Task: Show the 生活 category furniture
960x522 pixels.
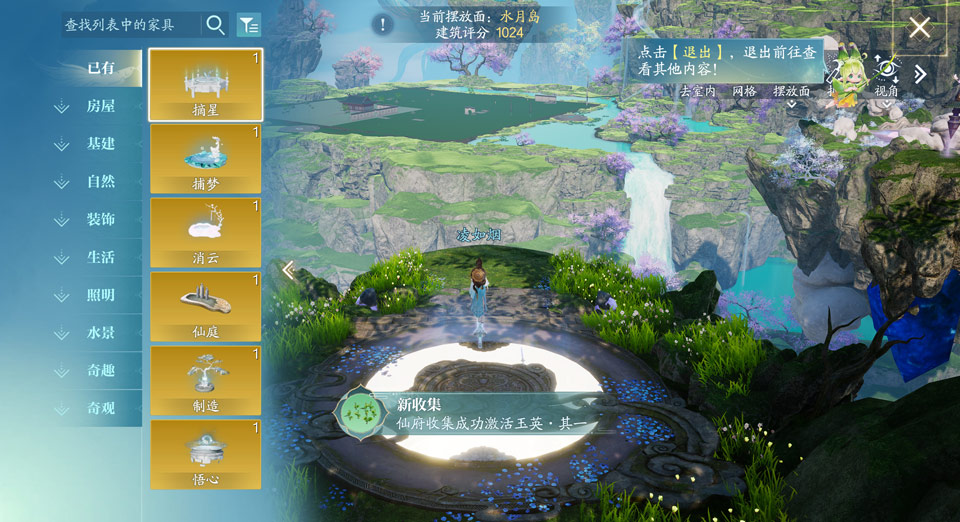Action: (x=100, y=257)
